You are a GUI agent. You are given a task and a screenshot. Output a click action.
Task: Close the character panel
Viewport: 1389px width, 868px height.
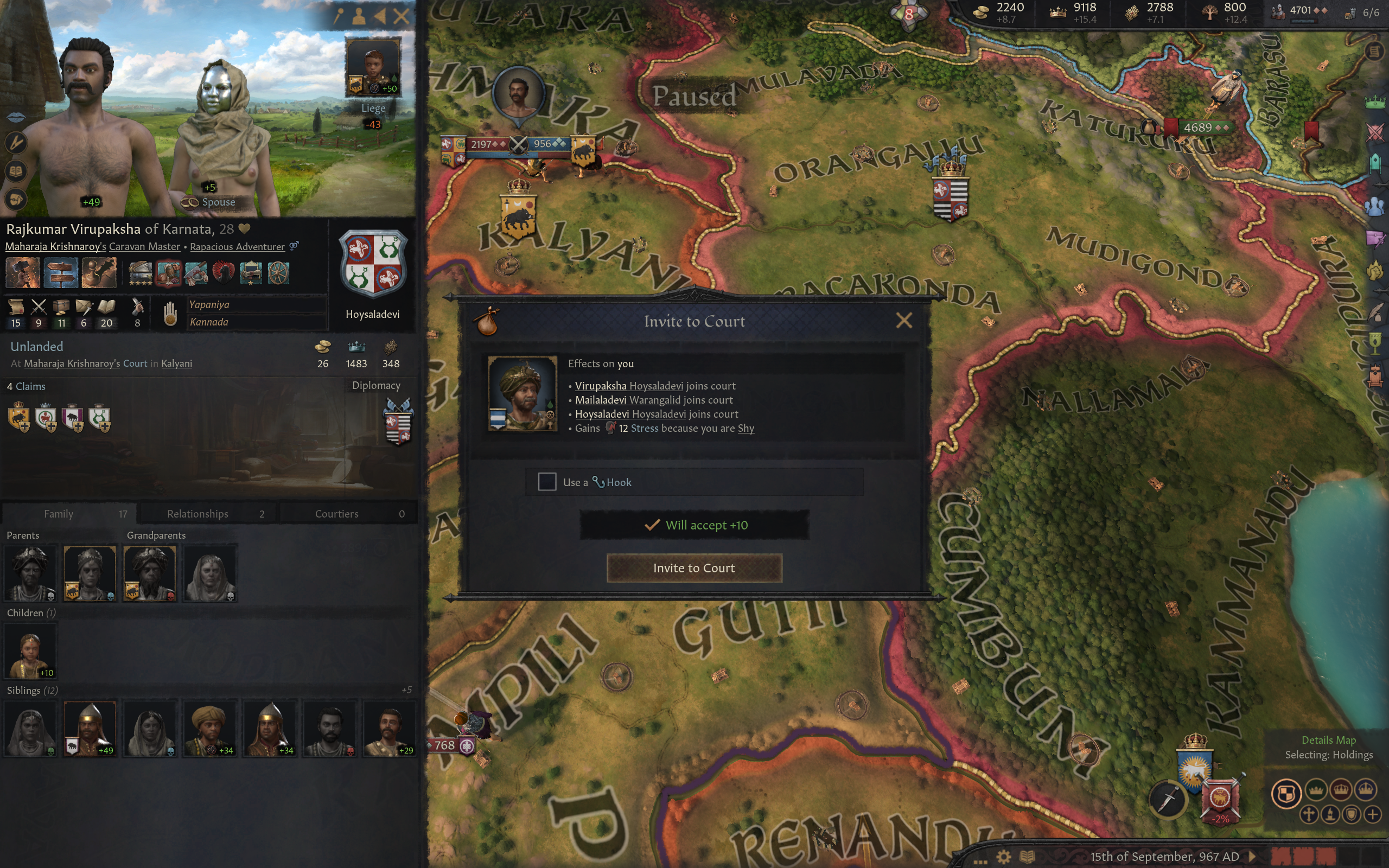point(402,16)
